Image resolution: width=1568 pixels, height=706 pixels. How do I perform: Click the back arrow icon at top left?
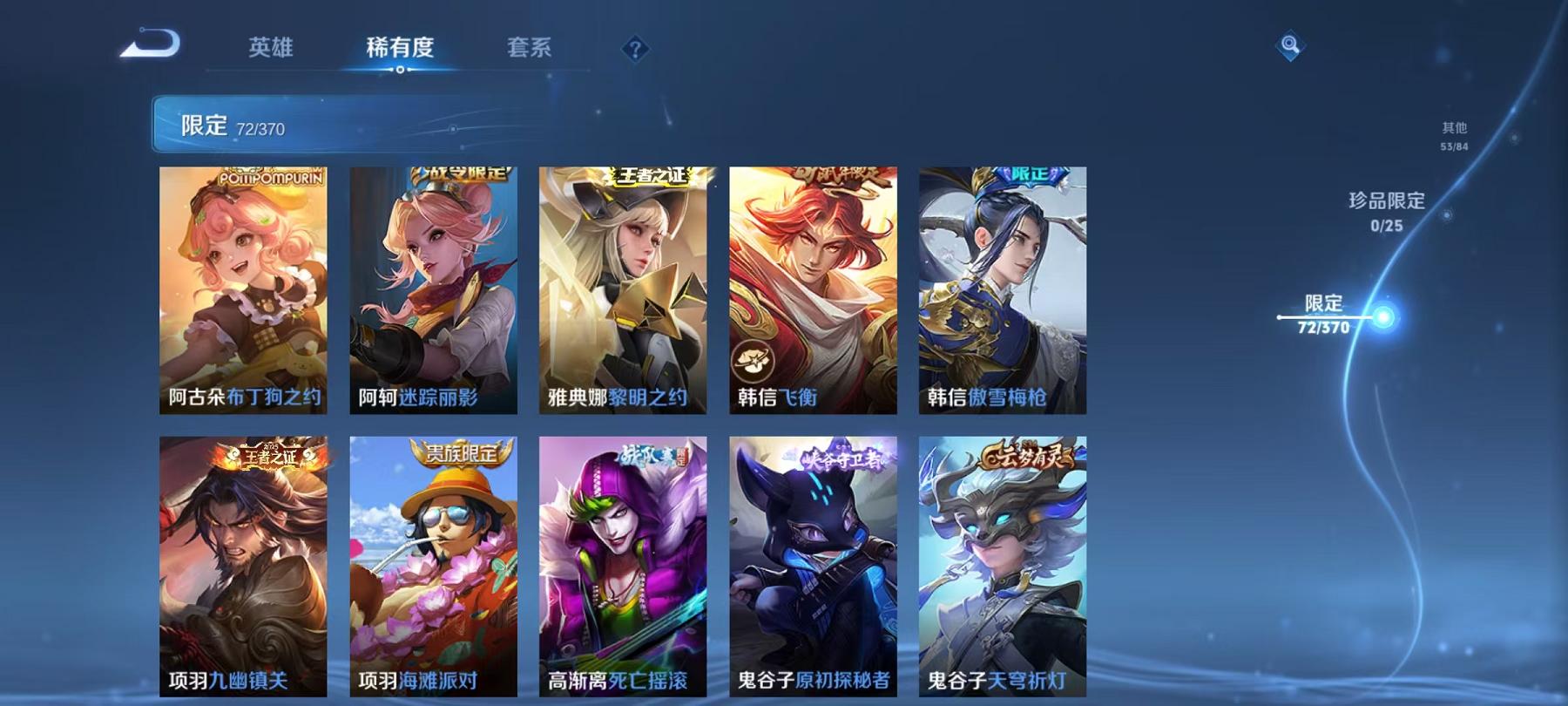[148, 42]
